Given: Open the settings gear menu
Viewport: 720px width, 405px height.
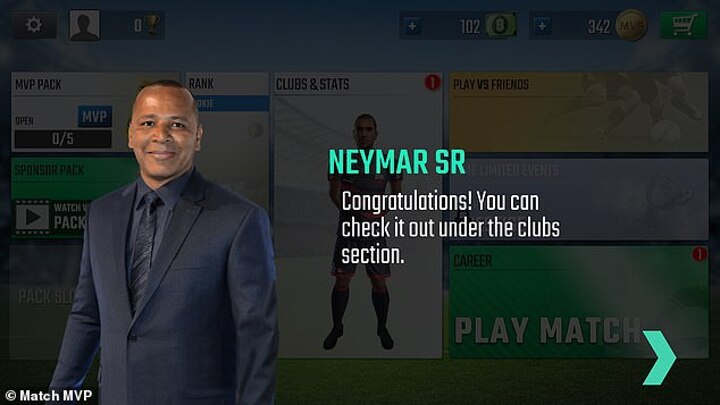Looking at the screenshot, I should click(34, 25).
